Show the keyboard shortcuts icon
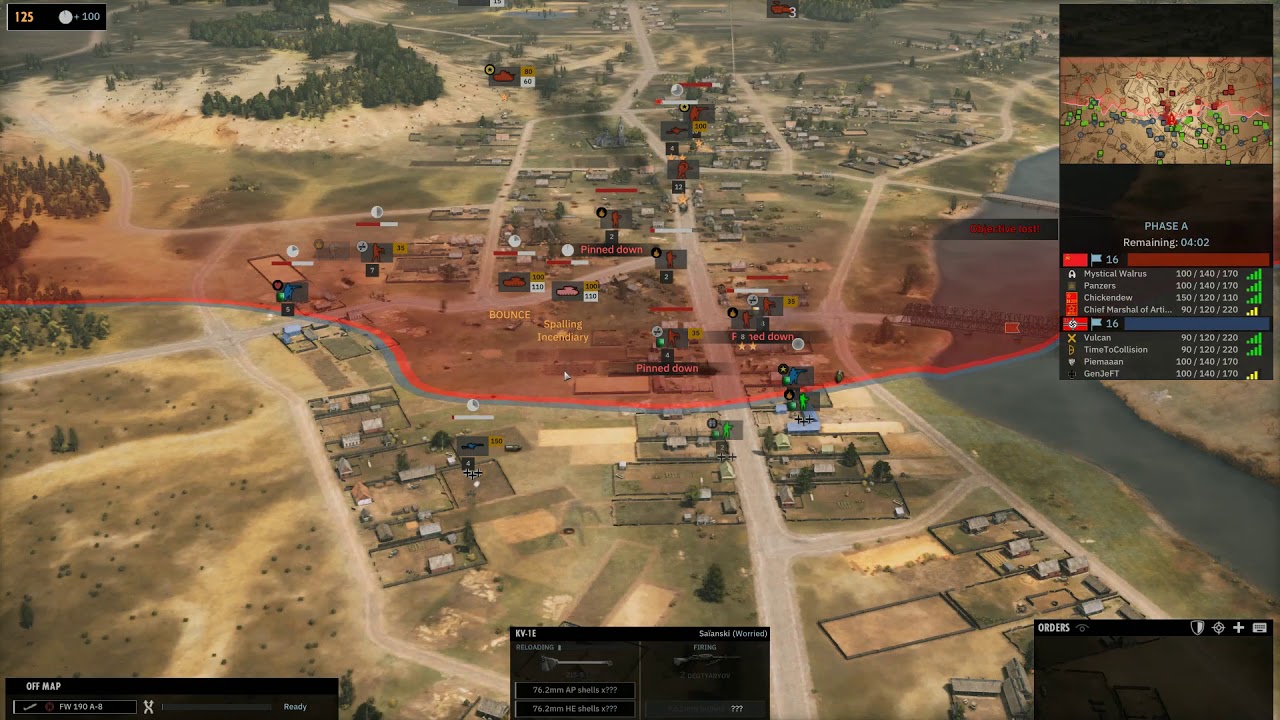1280x720 pixels. tap(1259, 628)
